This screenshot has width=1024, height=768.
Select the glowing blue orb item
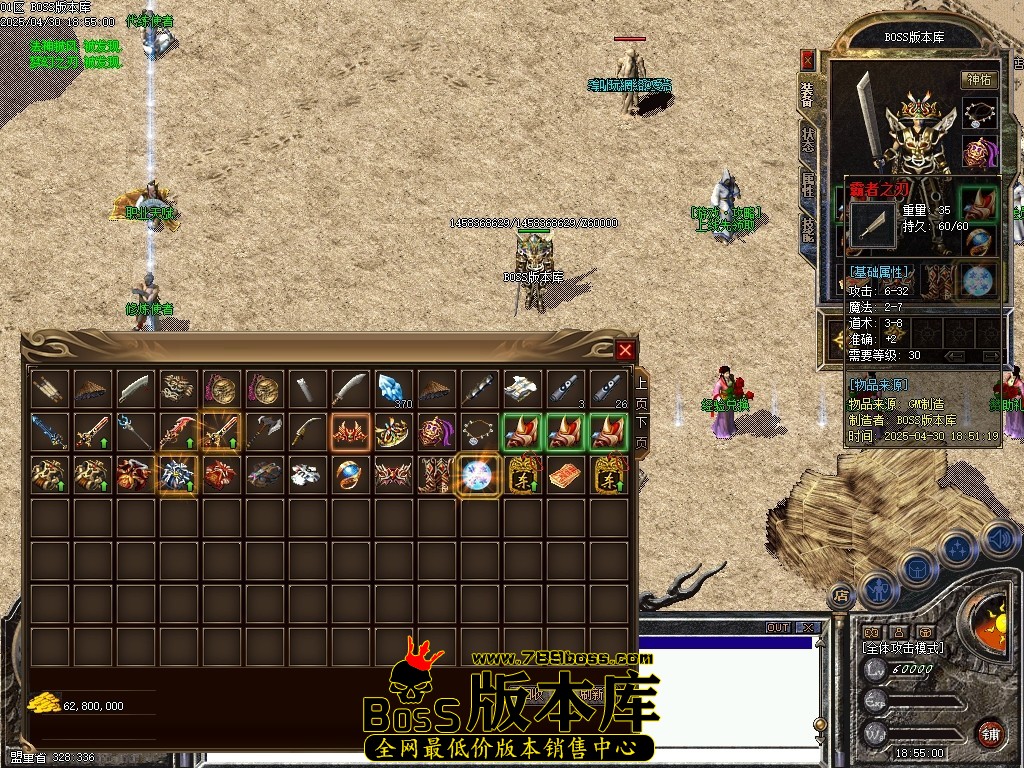point(478,474)
